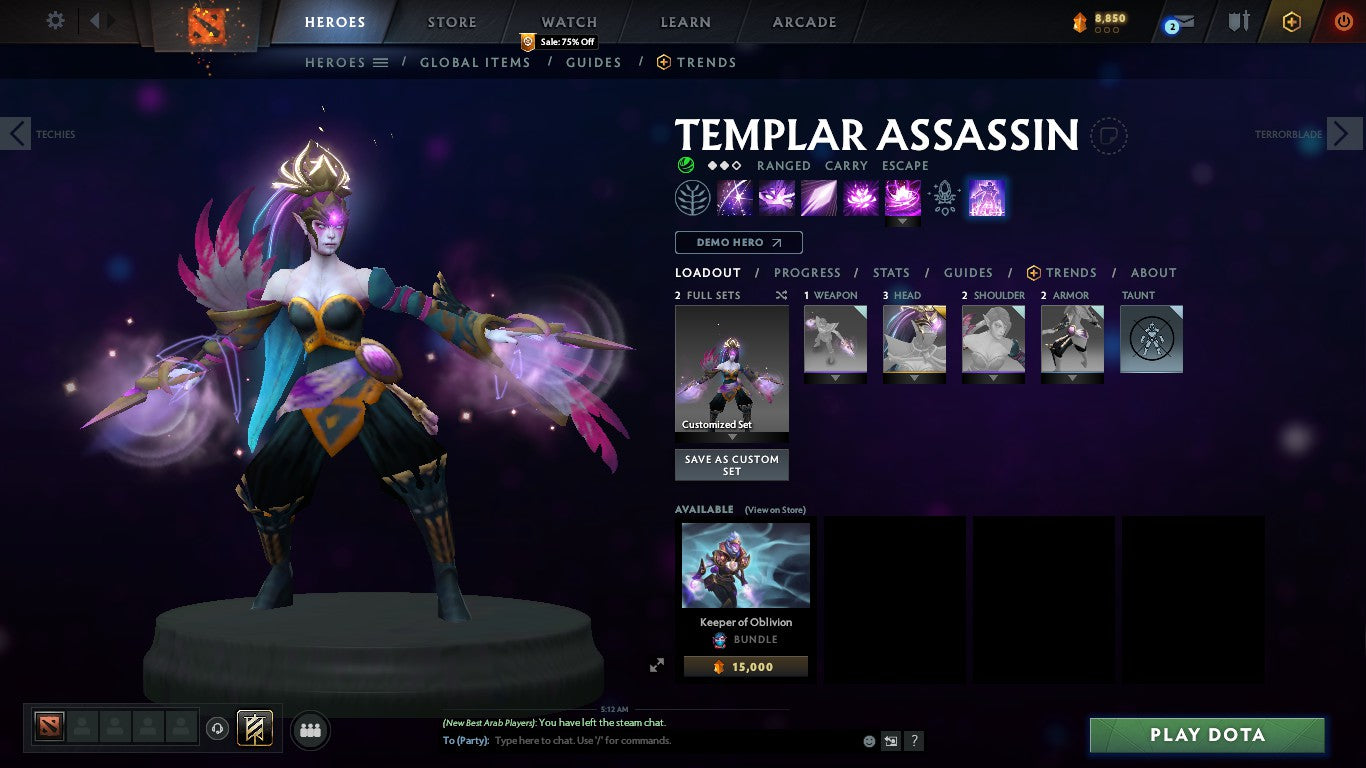Screen dimensions: 1366x768
Task: Switch to the STATS tab
Action: tap(890, 272)
